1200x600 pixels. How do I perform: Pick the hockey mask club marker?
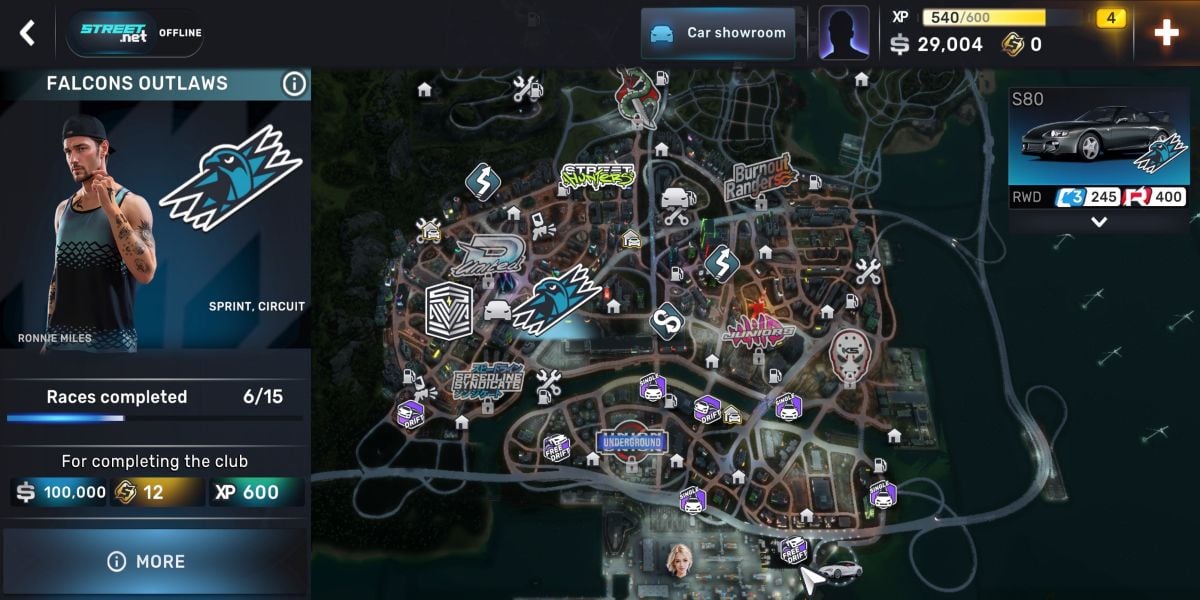click(x=850, y=352)
